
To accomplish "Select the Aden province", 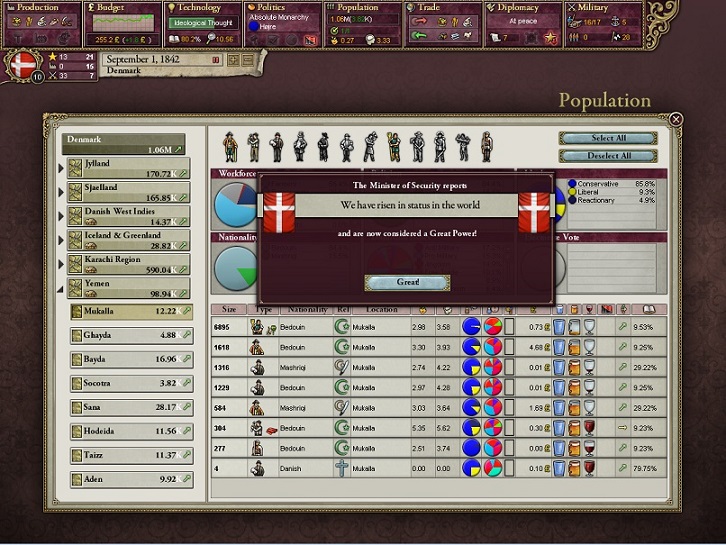I will (x=132, y=479).
